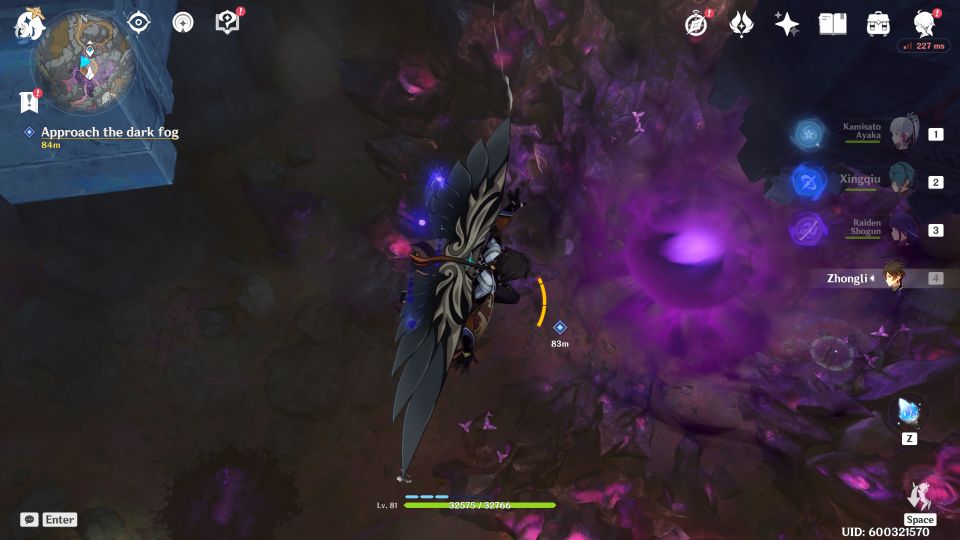Open the compass events icon
The width and height of the screenshot is (960, 540).
point(696,24)
